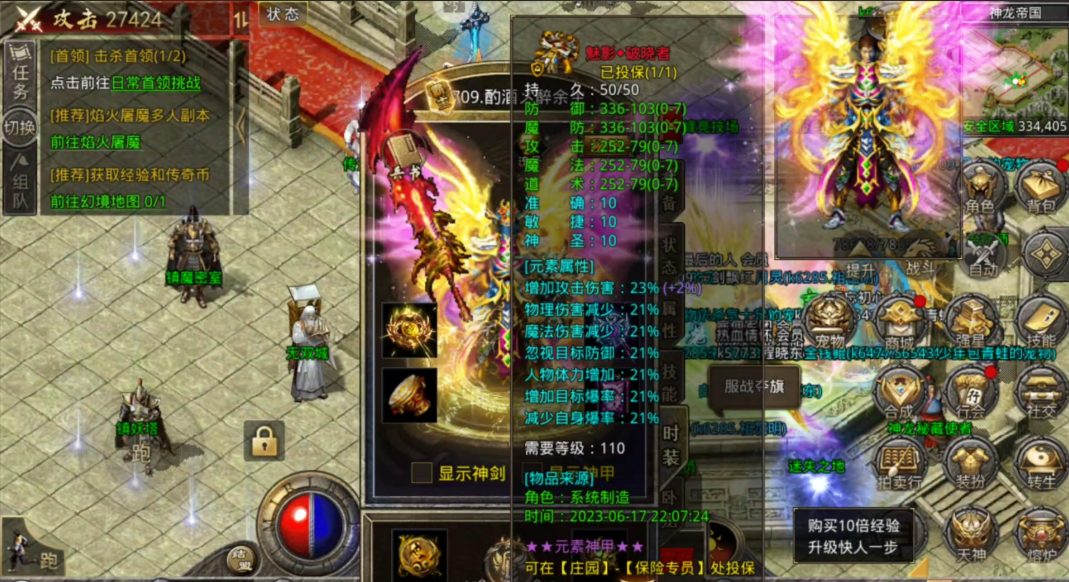Open the 商城 shop
1069x582 pixels.
(x=896, y=322)
